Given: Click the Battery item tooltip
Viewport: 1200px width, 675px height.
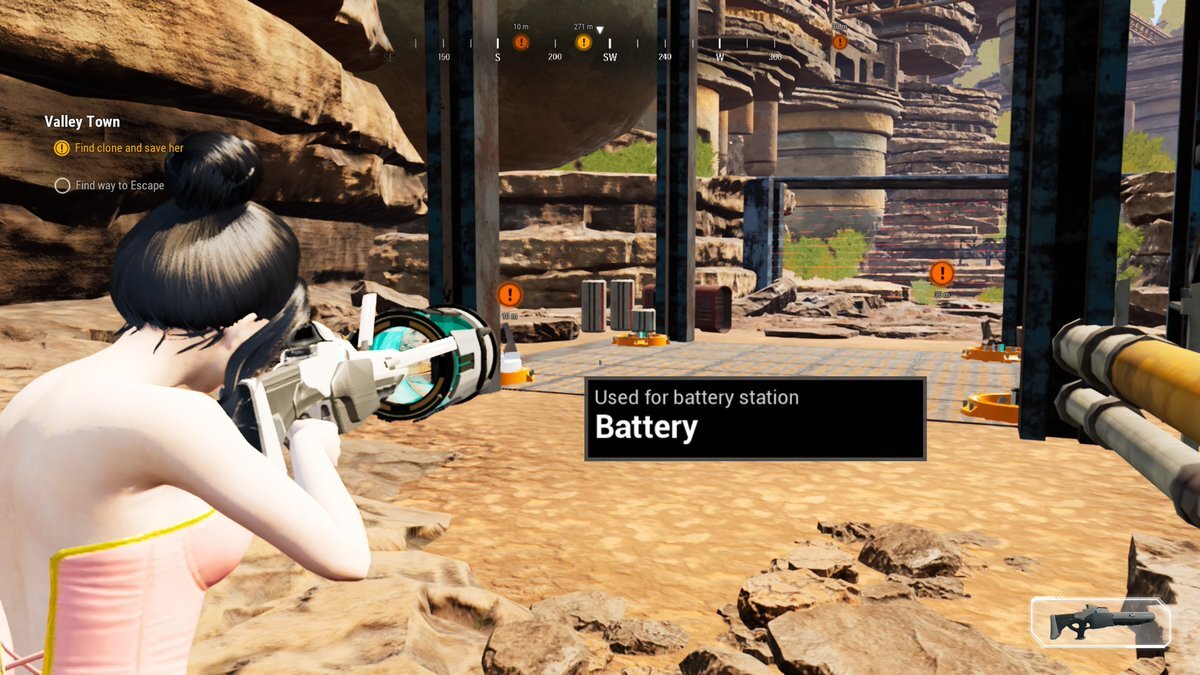Looking at the screenshot, I should click(755, 417).
